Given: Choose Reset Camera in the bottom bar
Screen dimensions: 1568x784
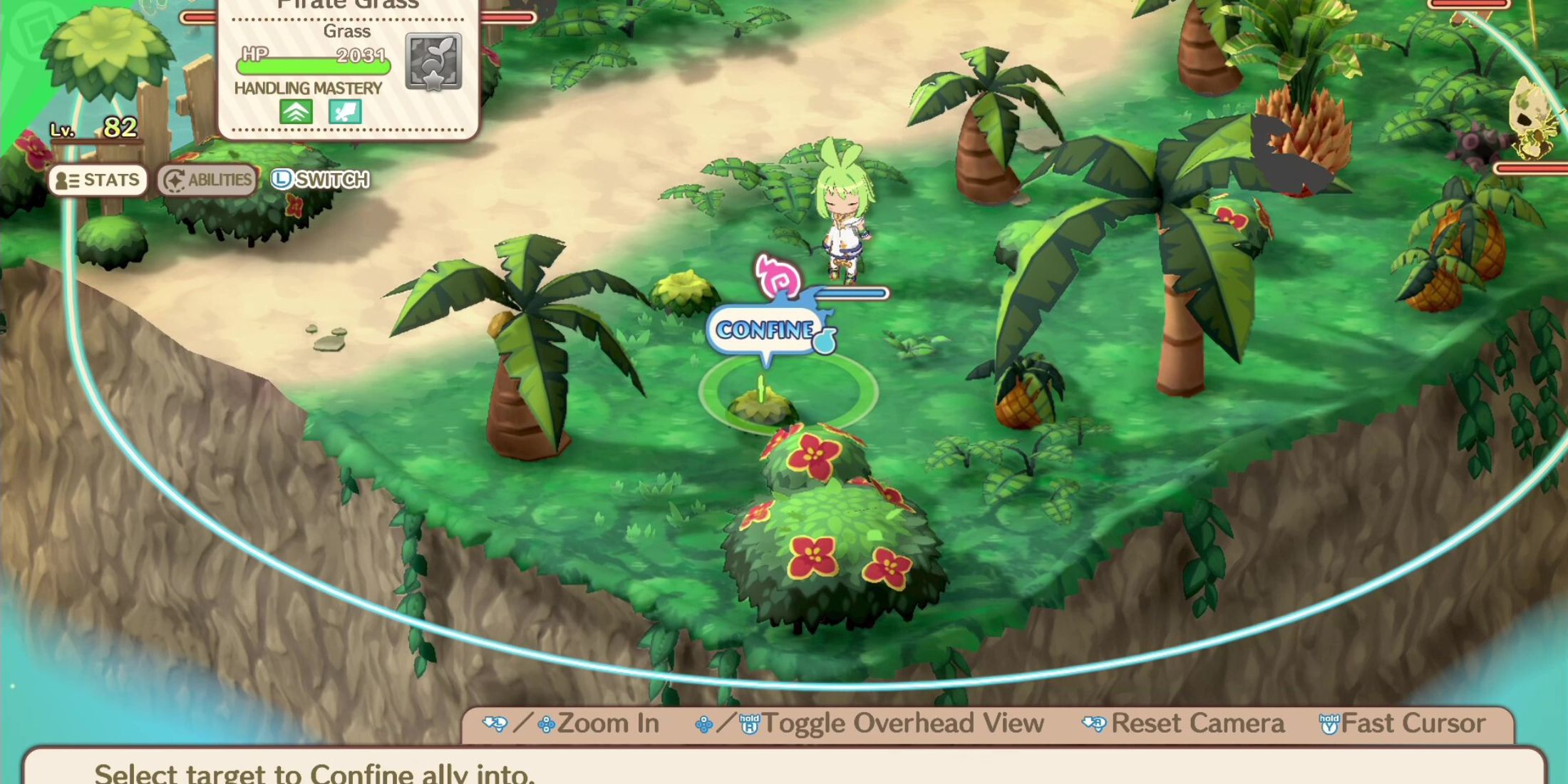Looking at the screenshot, I should [1197, 722].
